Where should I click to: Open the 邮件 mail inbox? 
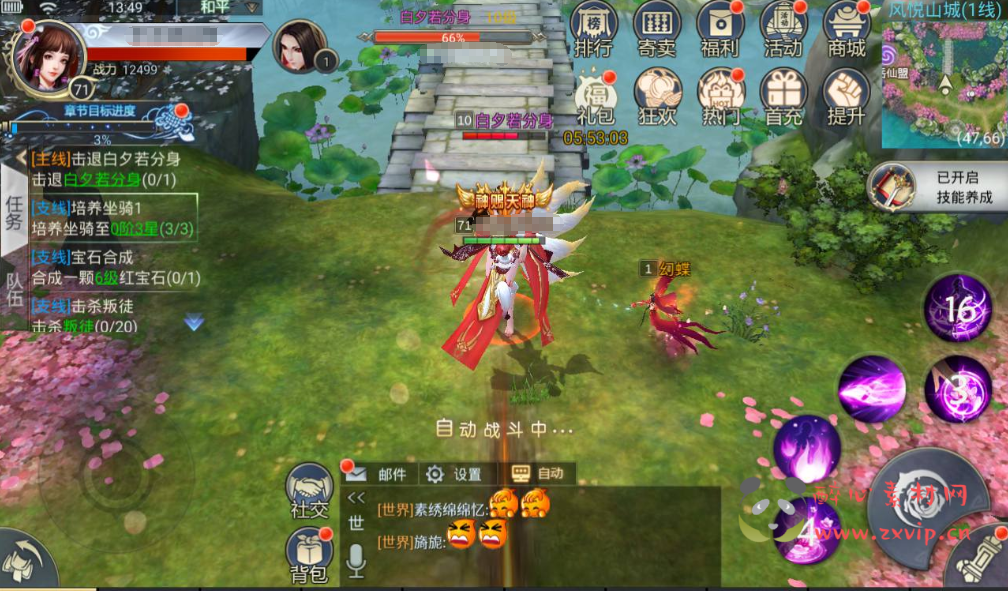pos(380,474)
